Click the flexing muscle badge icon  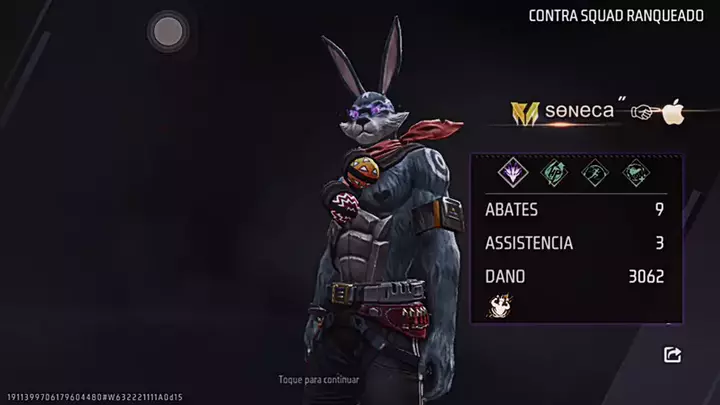coord(496,308)
